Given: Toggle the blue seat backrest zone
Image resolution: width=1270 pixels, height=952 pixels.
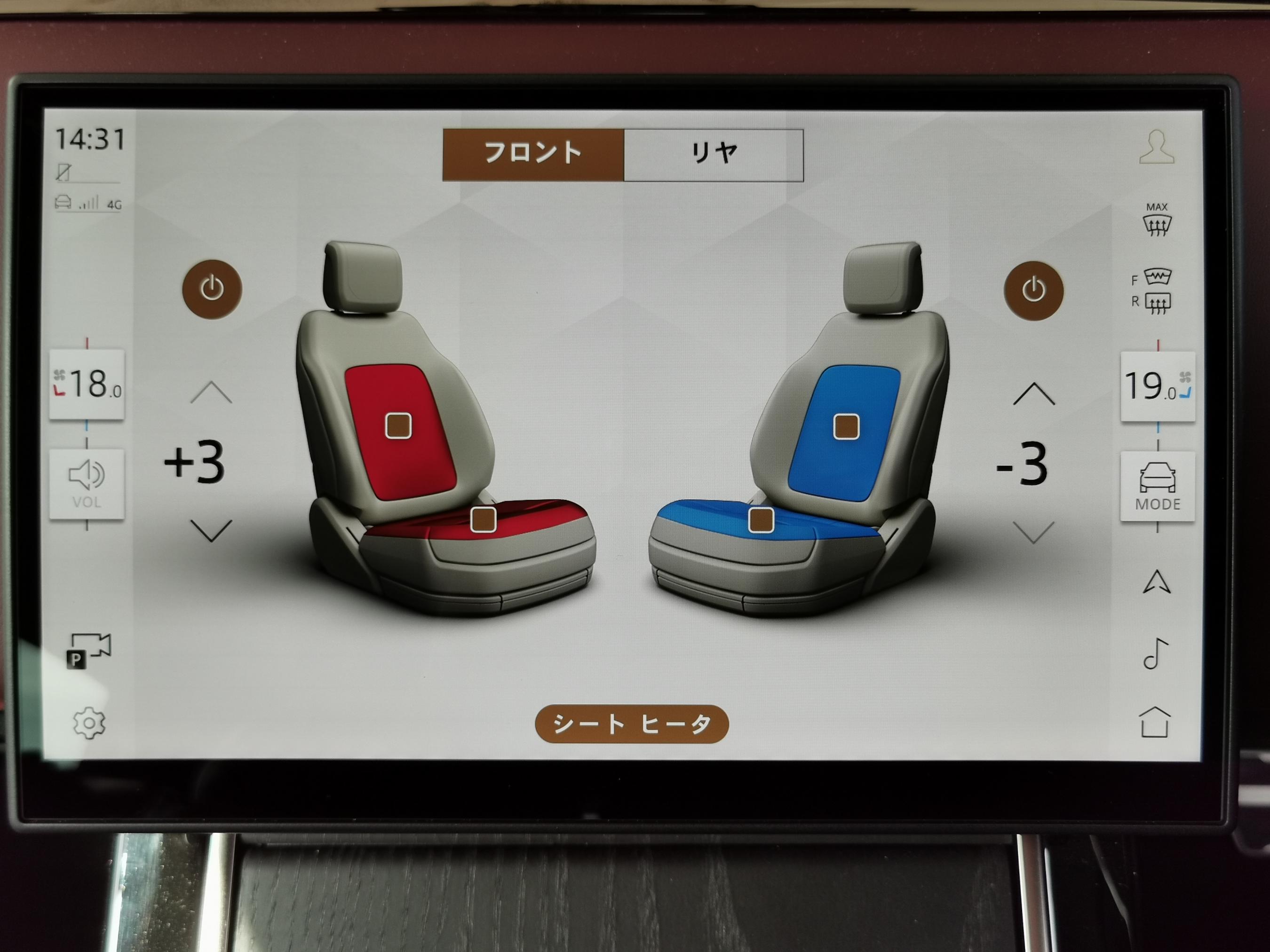Looking at the screenshot, I should pyautogui.click(x=846, y=427).
